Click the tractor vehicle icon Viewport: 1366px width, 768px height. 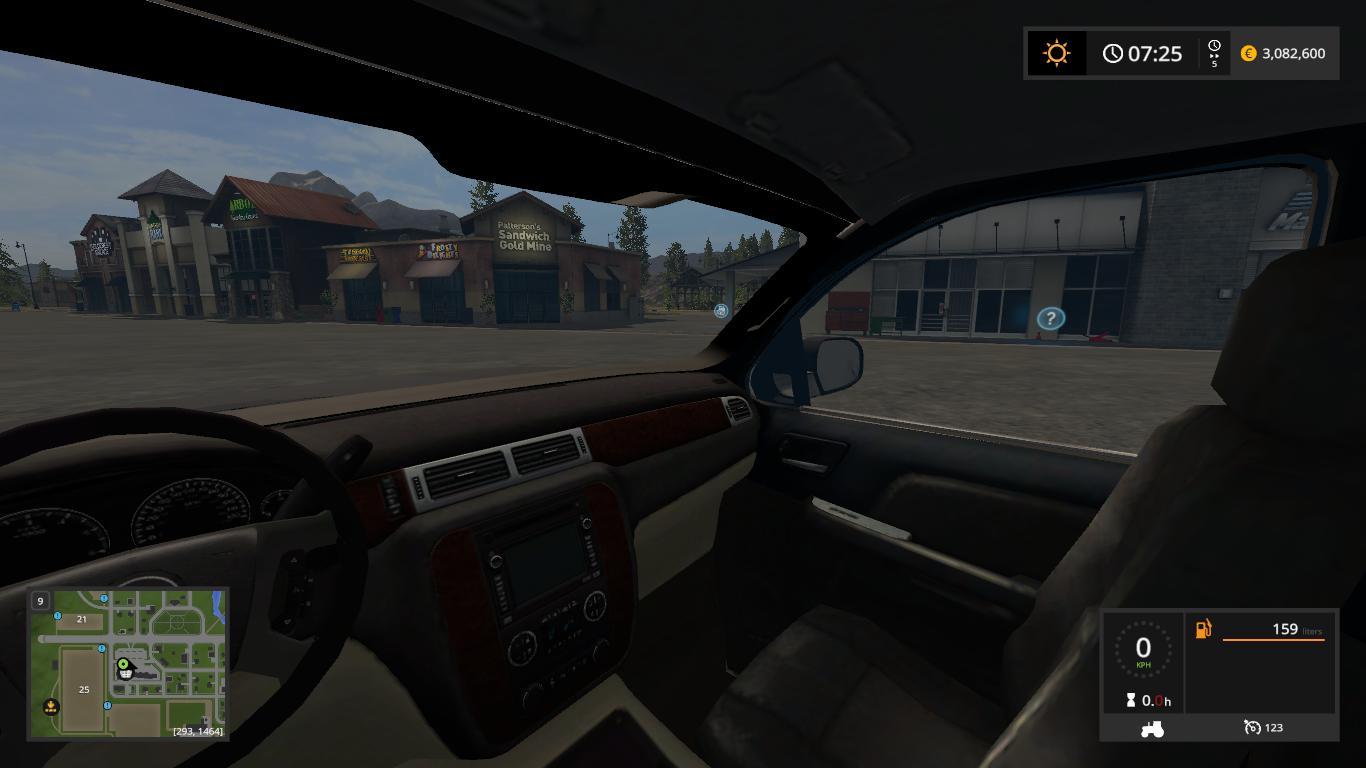1152,729
